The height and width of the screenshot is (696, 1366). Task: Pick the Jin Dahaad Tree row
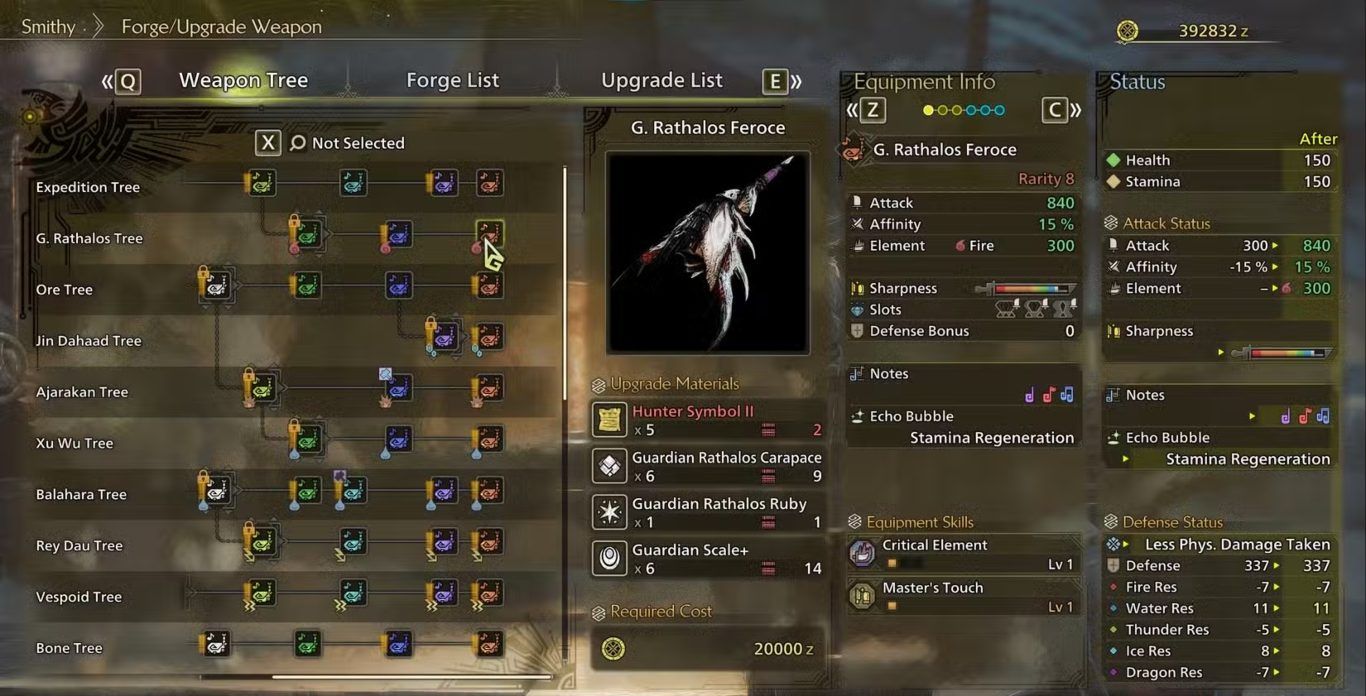(89, 341)
